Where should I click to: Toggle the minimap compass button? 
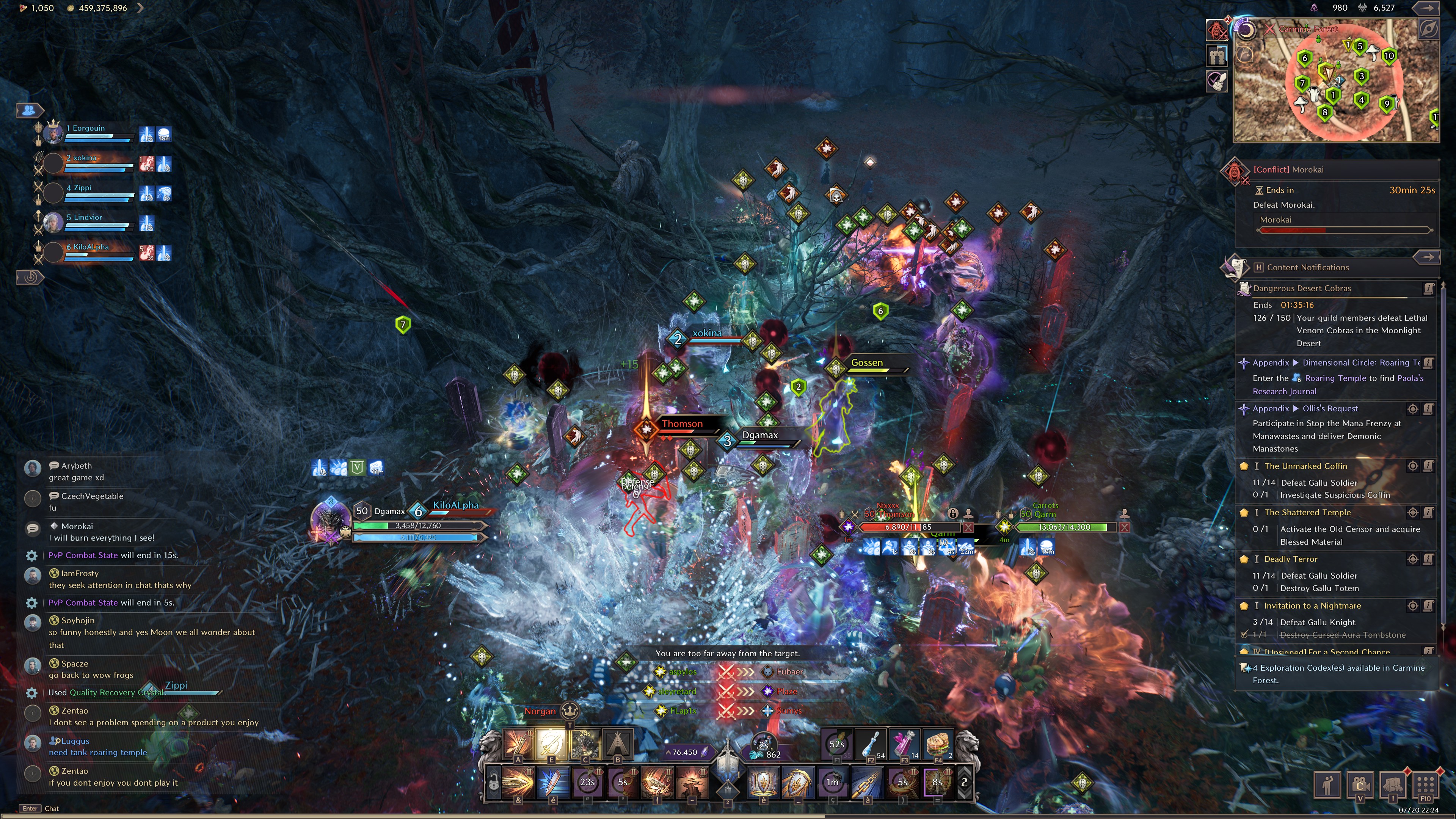[1428, 29]
